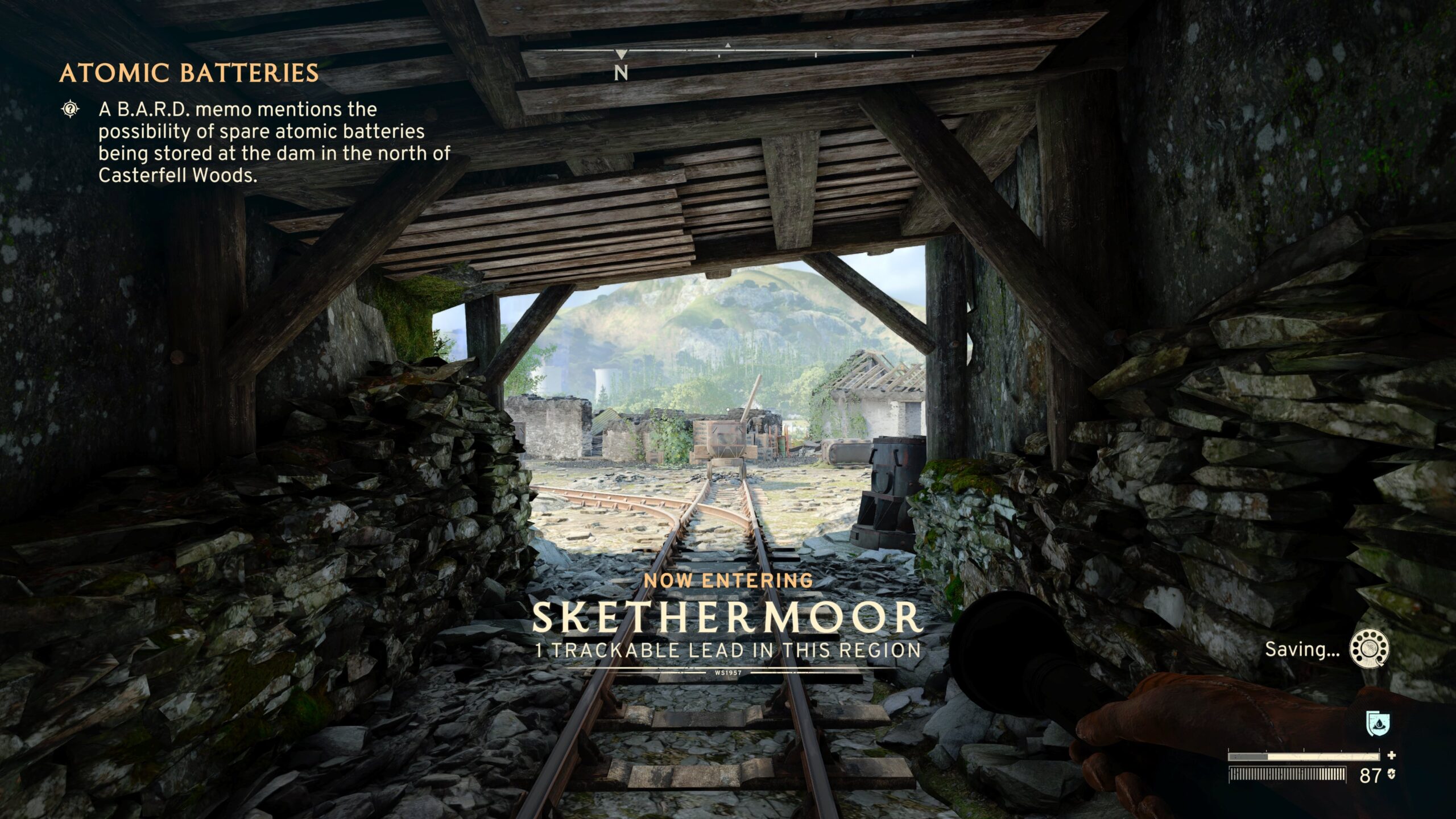
Task: Click the Skethermoor region banner
Action: 727,618
